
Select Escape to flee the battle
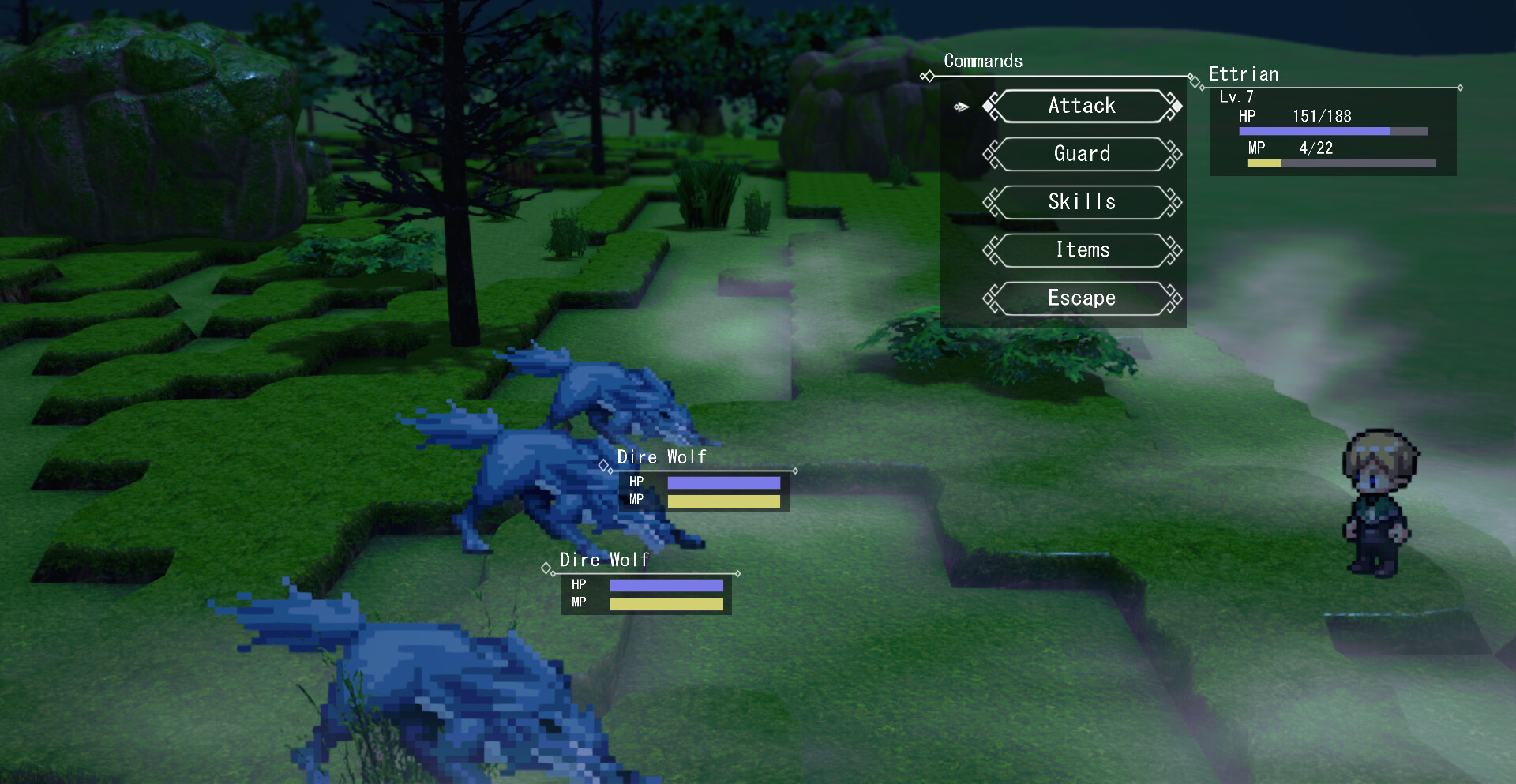pos(1082,298)
